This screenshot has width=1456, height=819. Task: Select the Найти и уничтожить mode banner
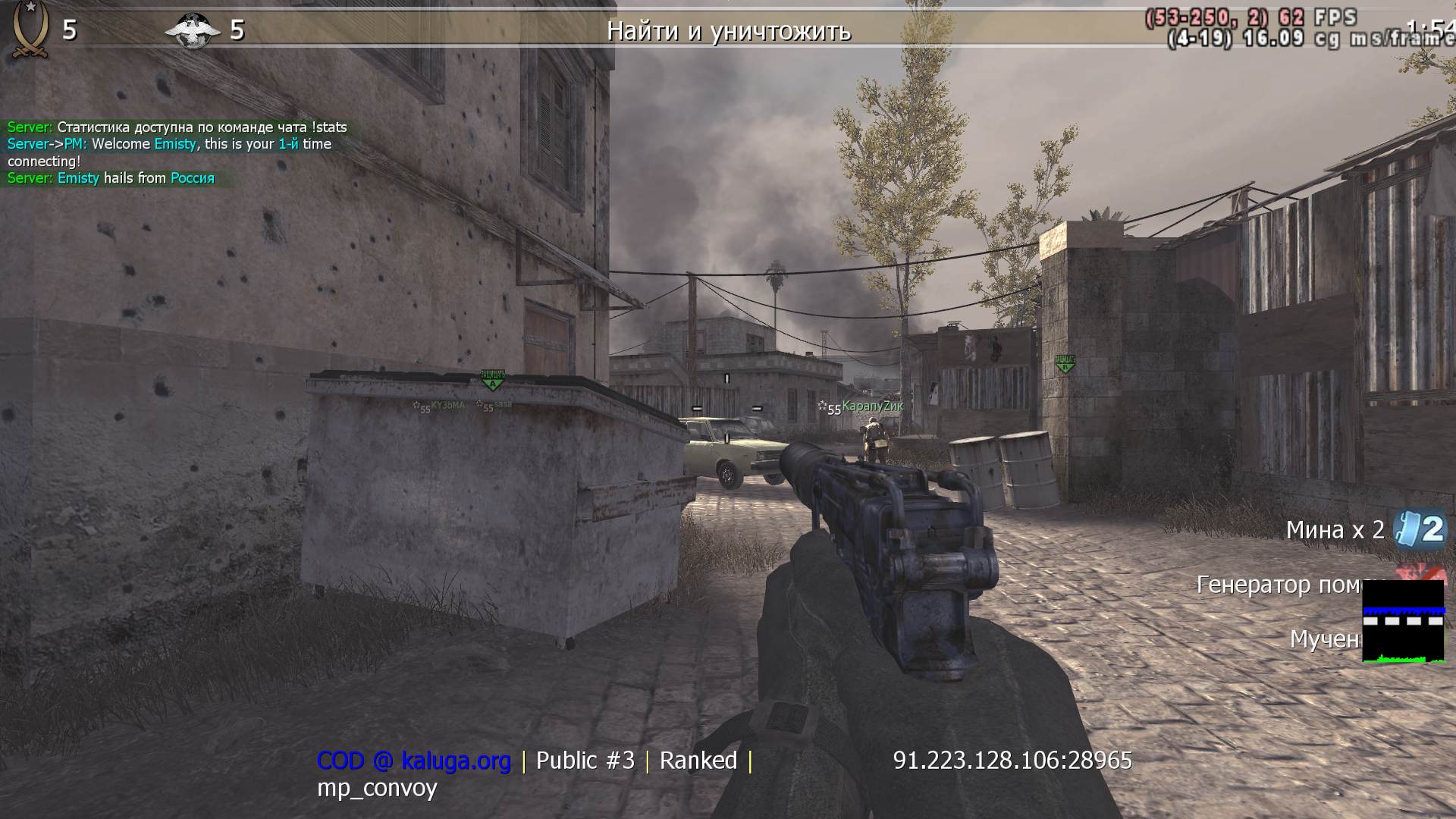(x=730, y=32)
